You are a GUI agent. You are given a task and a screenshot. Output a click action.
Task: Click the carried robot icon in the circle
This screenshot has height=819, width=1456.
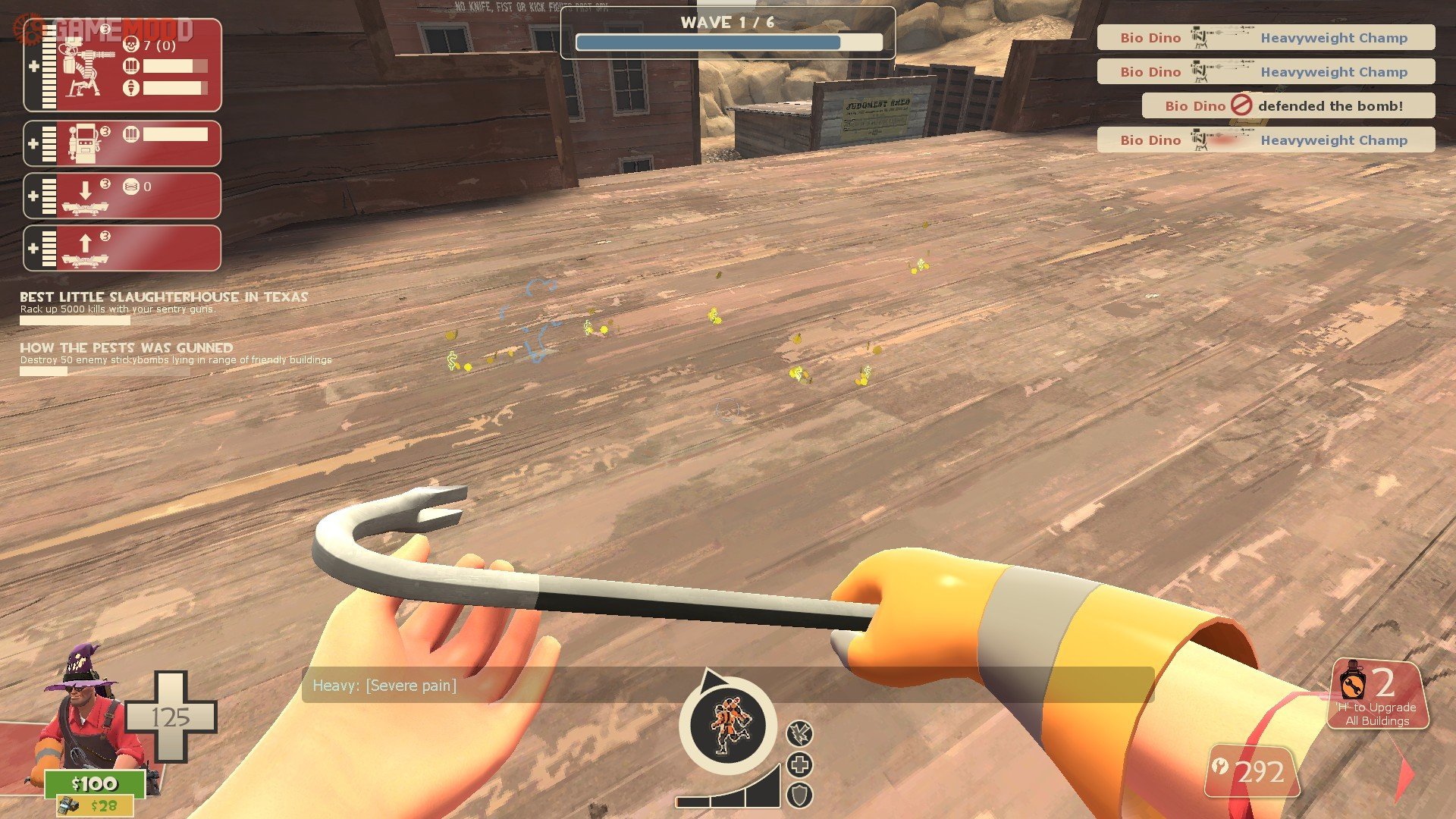pos(727,726)
